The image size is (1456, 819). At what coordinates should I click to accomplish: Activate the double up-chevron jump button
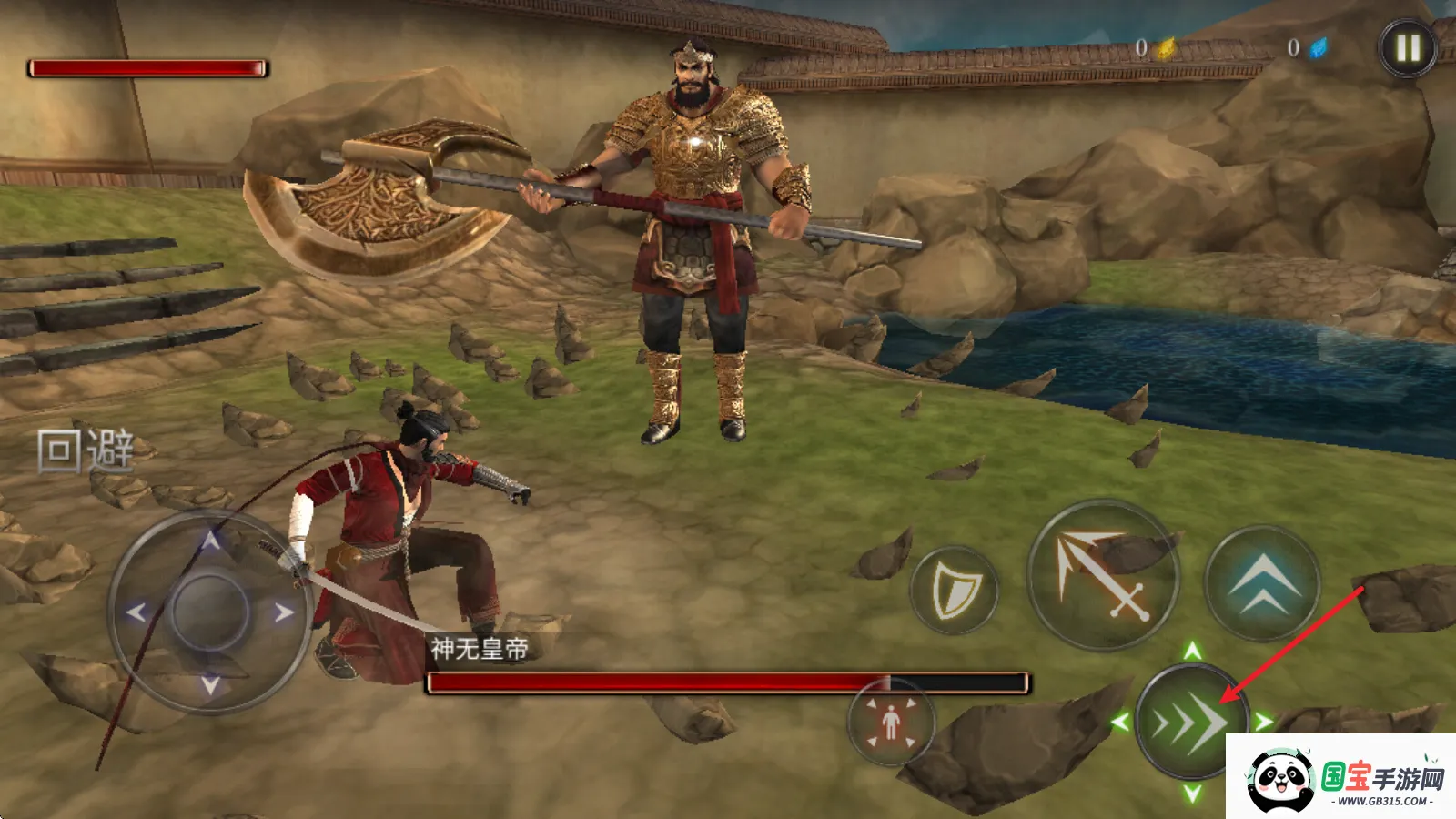coord(1262,581)
